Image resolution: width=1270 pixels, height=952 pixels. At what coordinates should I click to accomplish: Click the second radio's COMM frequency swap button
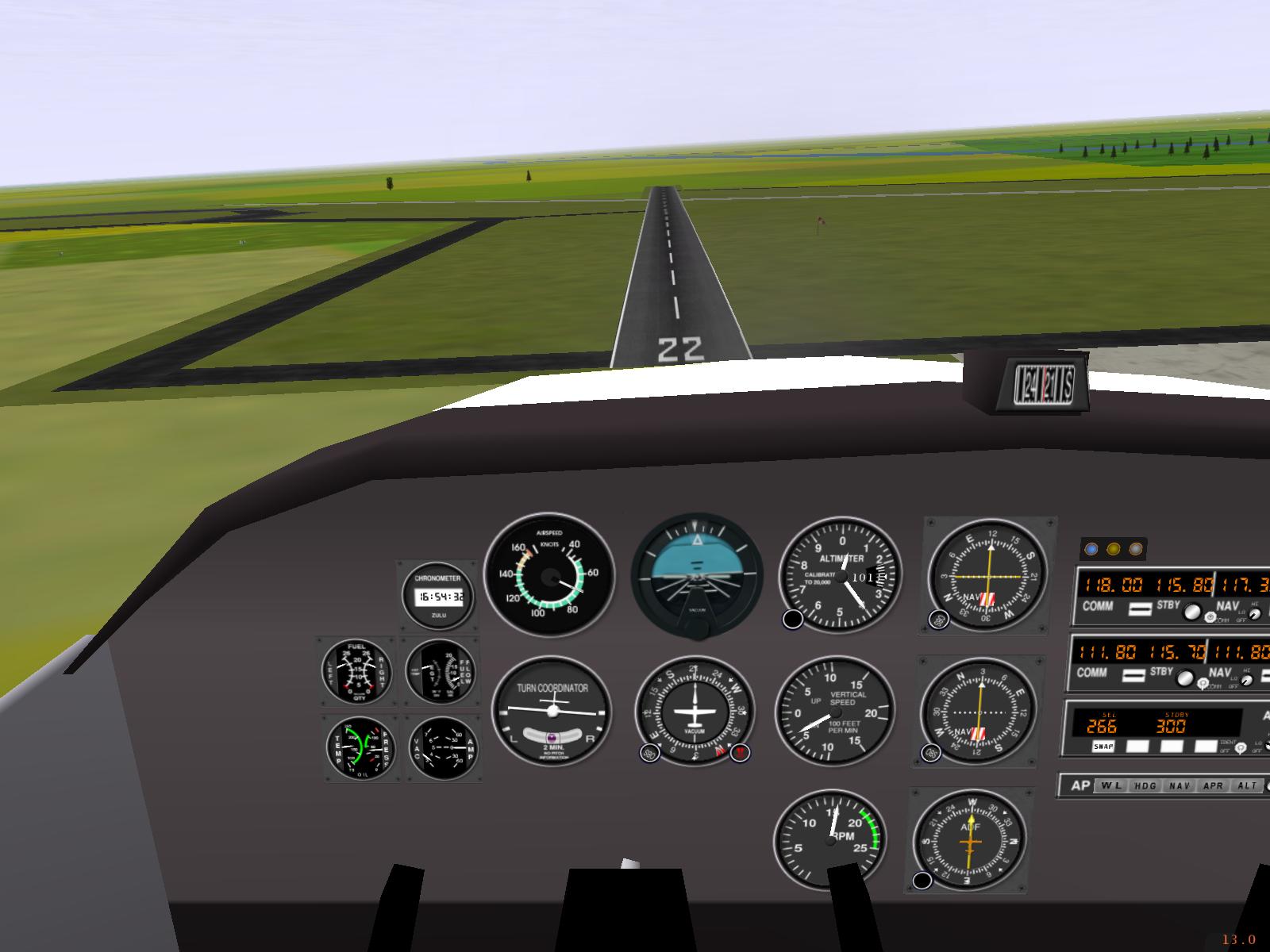tap(1135, 675)
